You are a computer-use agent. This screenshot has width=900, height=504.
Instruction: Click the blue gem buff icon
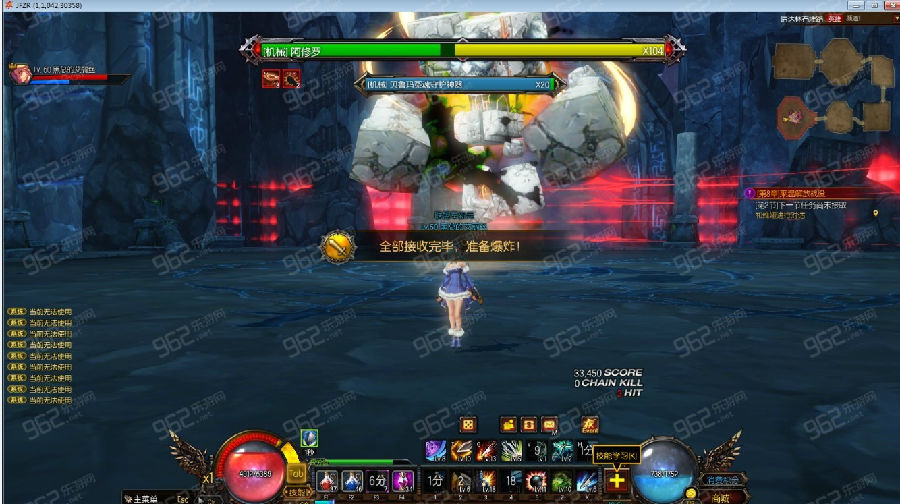309,438
